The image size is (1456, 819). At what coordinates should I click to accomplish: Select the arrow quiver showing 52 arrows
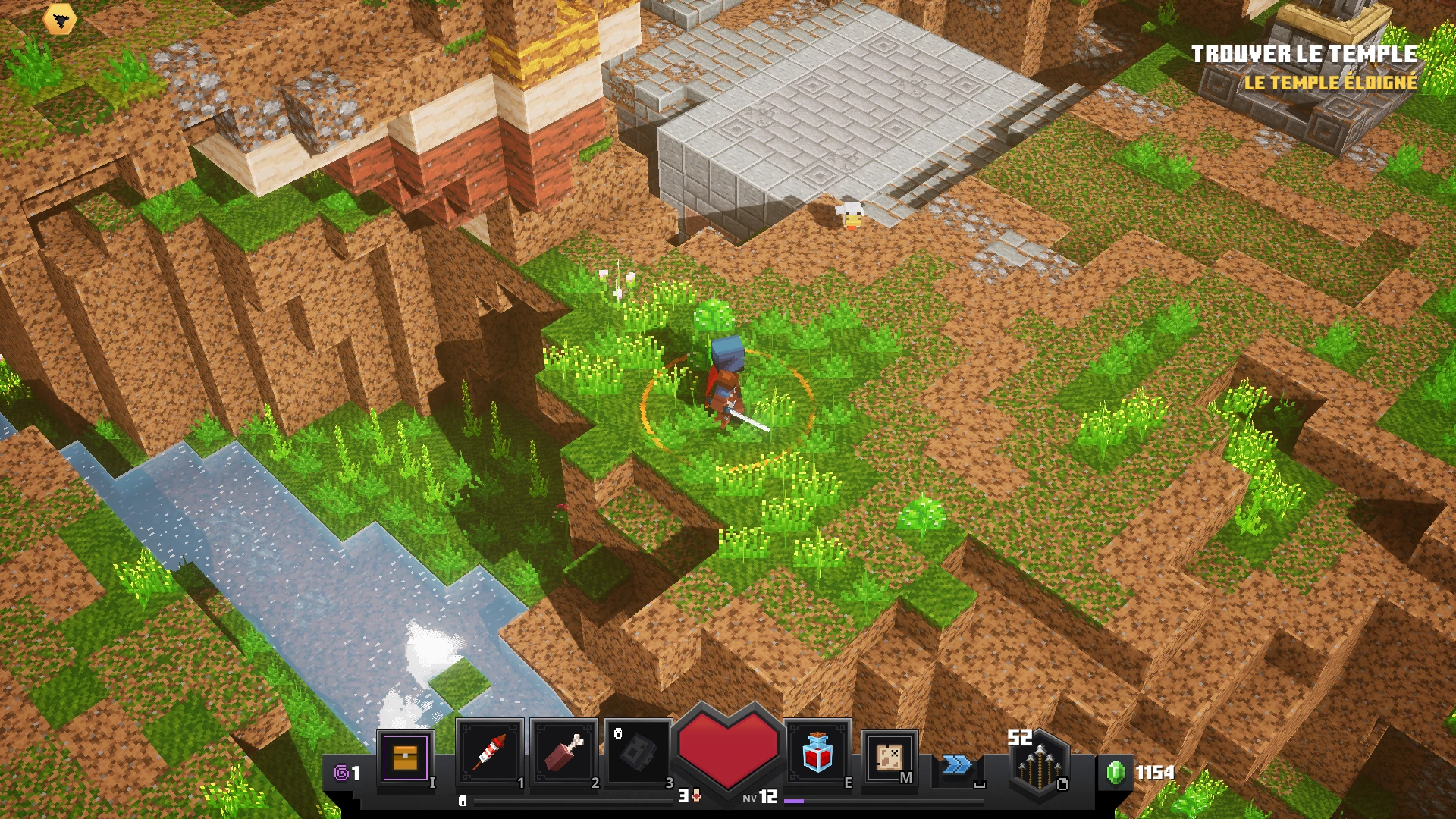[x=1037, y=766]
